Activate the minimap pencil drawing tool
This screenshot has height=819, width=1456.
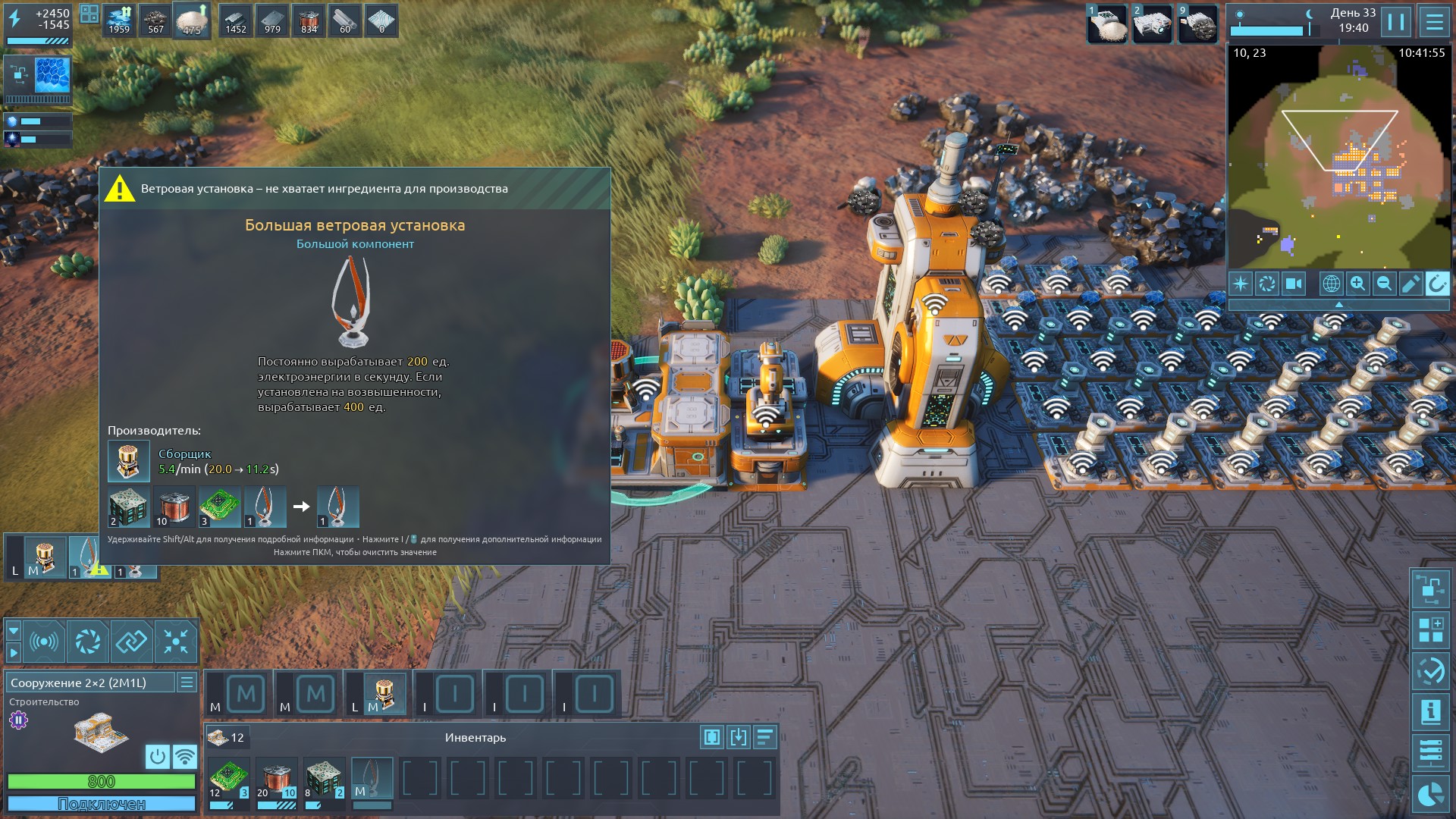pyautogui.click(x=1410, y=284)
